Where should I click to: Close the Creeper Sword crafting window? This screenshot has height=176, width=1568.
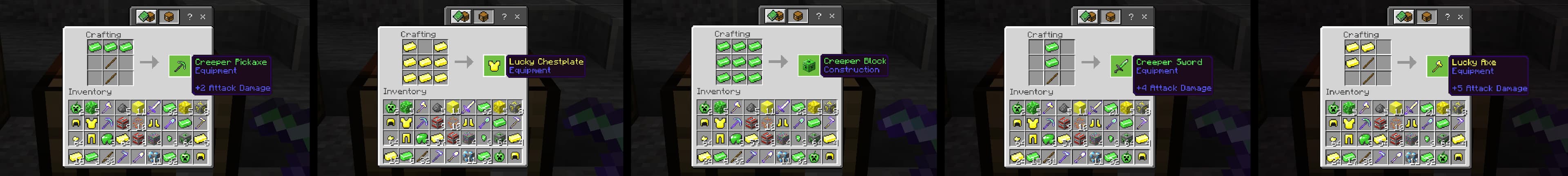[x=1144, y=17]
